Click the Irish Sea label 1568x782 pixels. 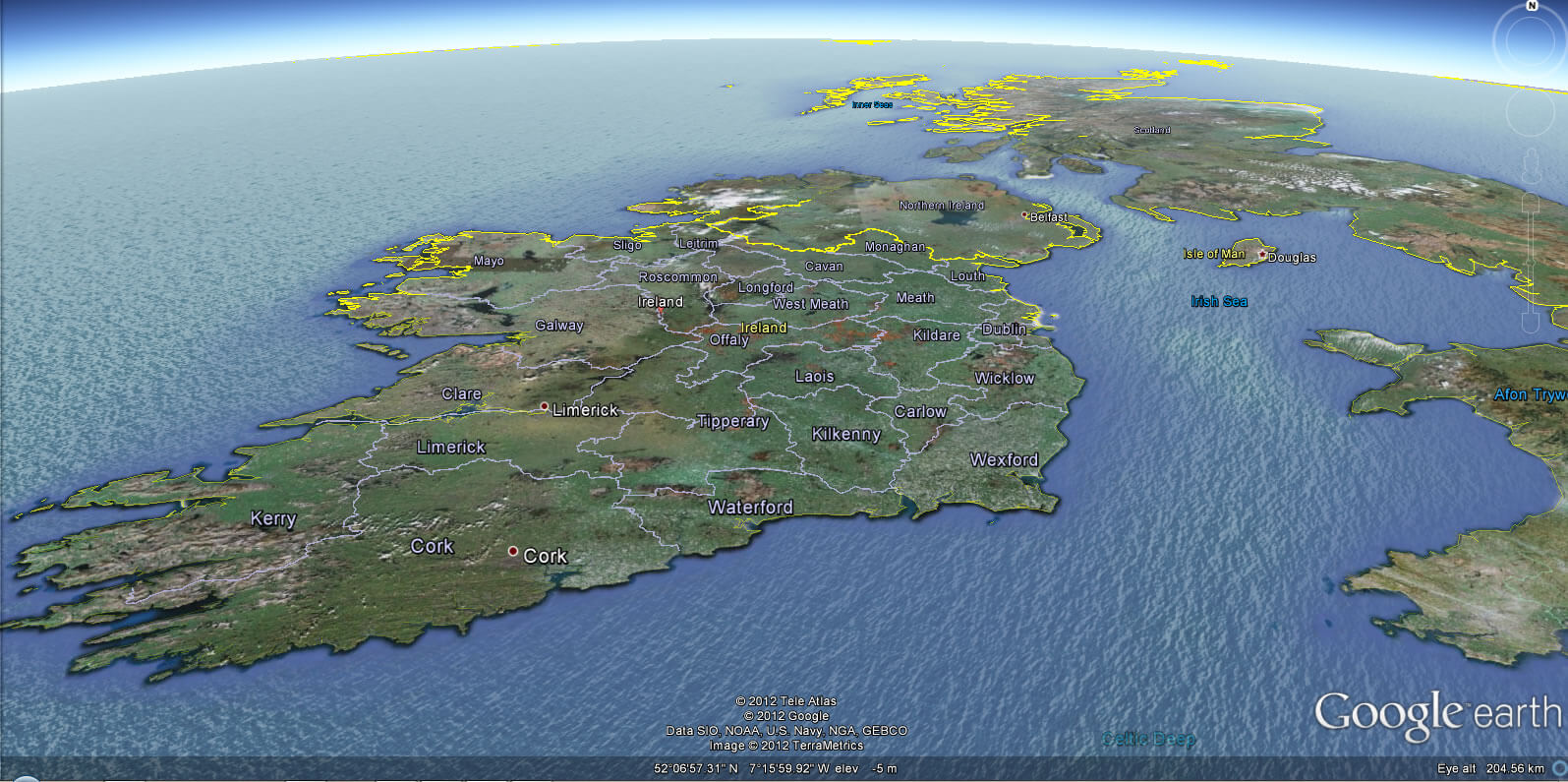(1219, 301)
